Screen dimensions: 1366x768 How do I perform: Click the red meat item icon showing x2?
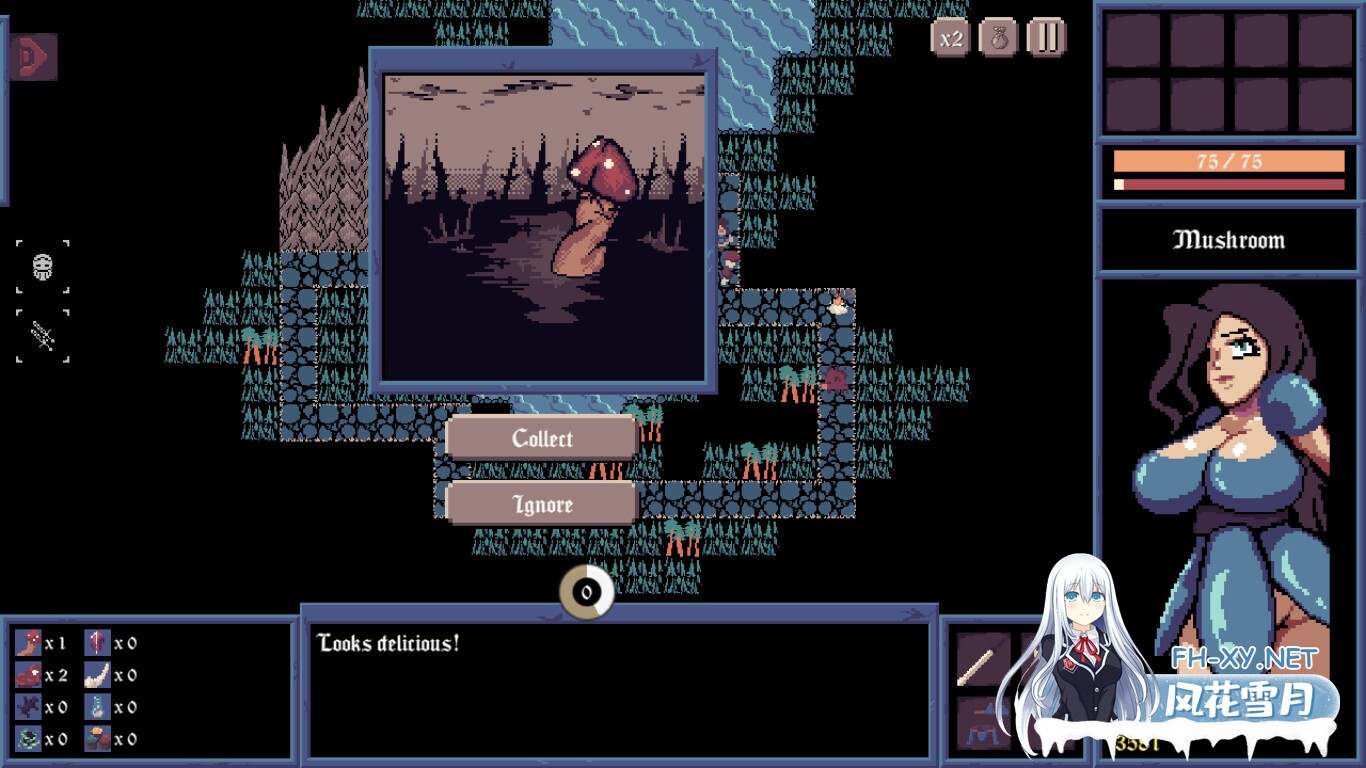pyautogui.click(x=28, y=675)
